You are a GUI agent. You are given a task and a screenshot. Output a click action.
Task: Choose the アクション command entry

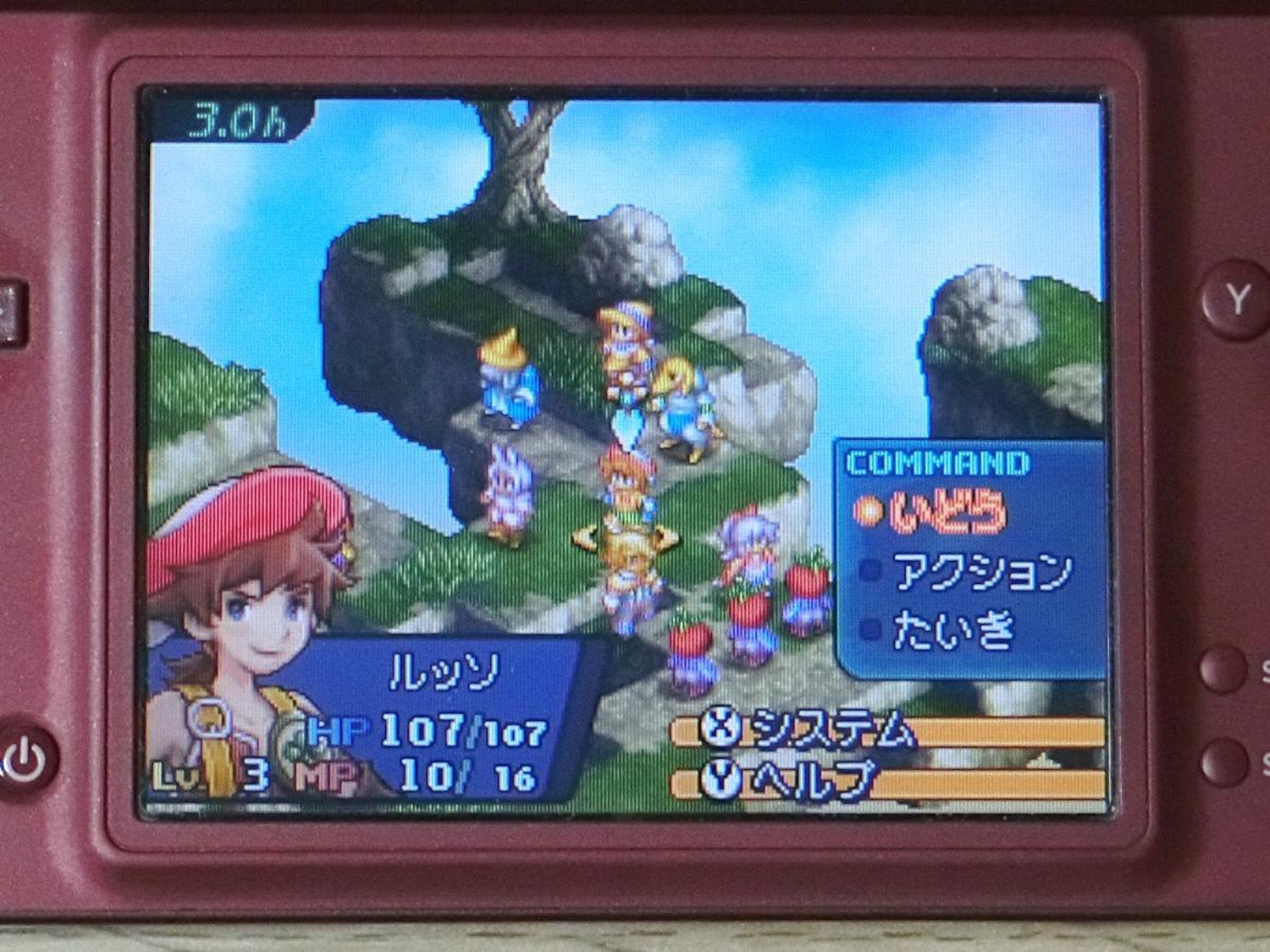pyautogui.click(x=980, y=573)
